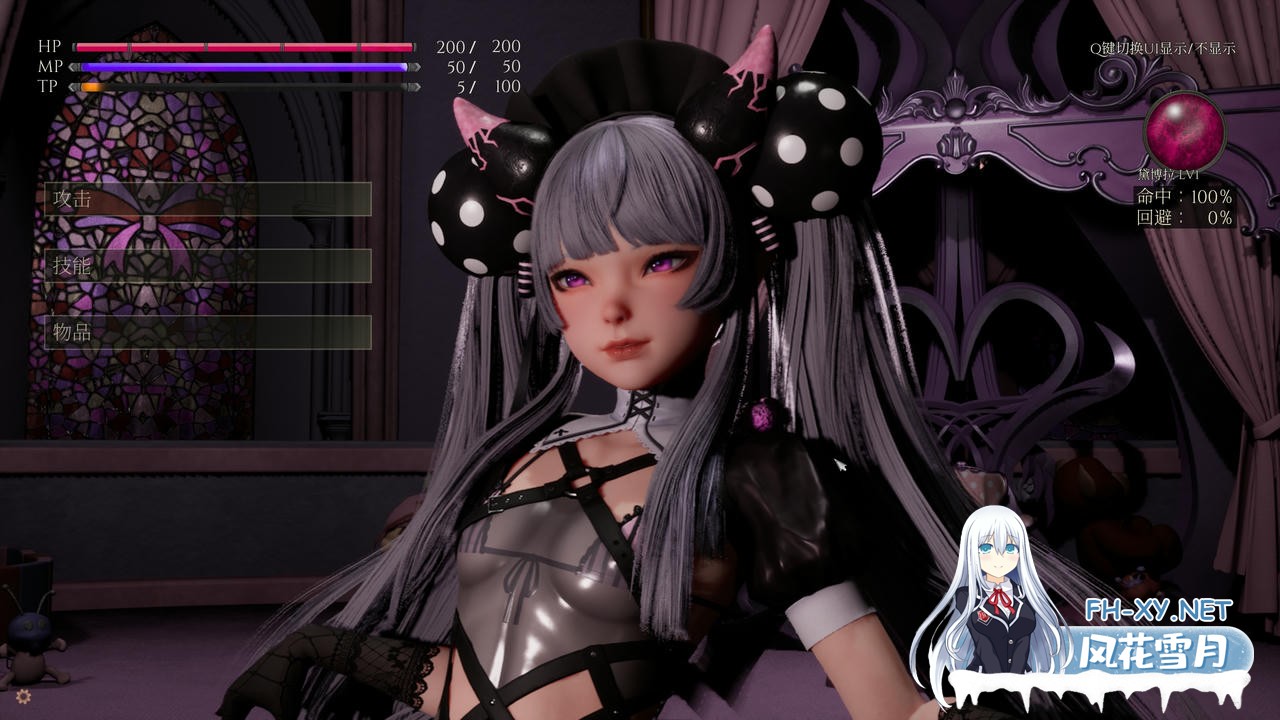Click the orange TP gauge segment
The width and height of the screenshot is (1280, 720).
(x=95, y=88)
